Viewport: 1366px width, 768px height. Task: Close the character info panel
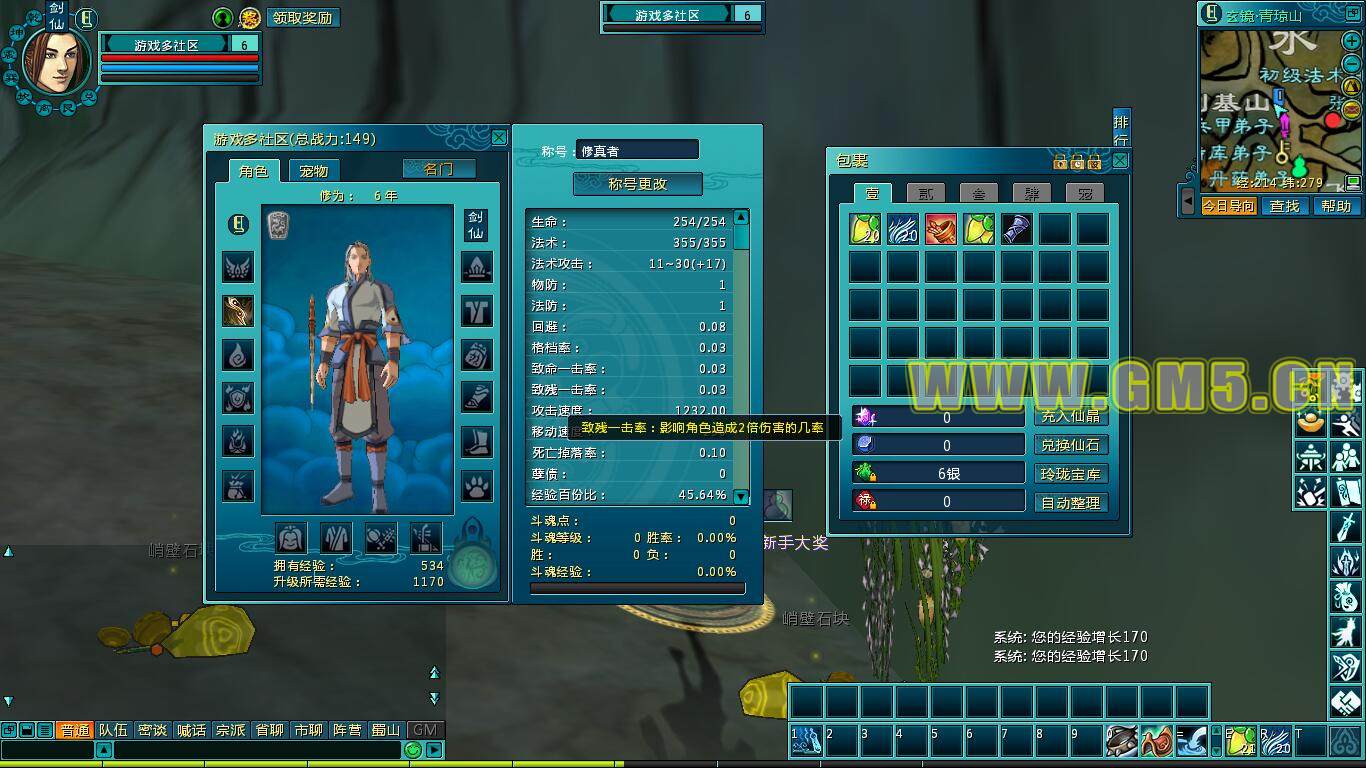coord(499,137)
